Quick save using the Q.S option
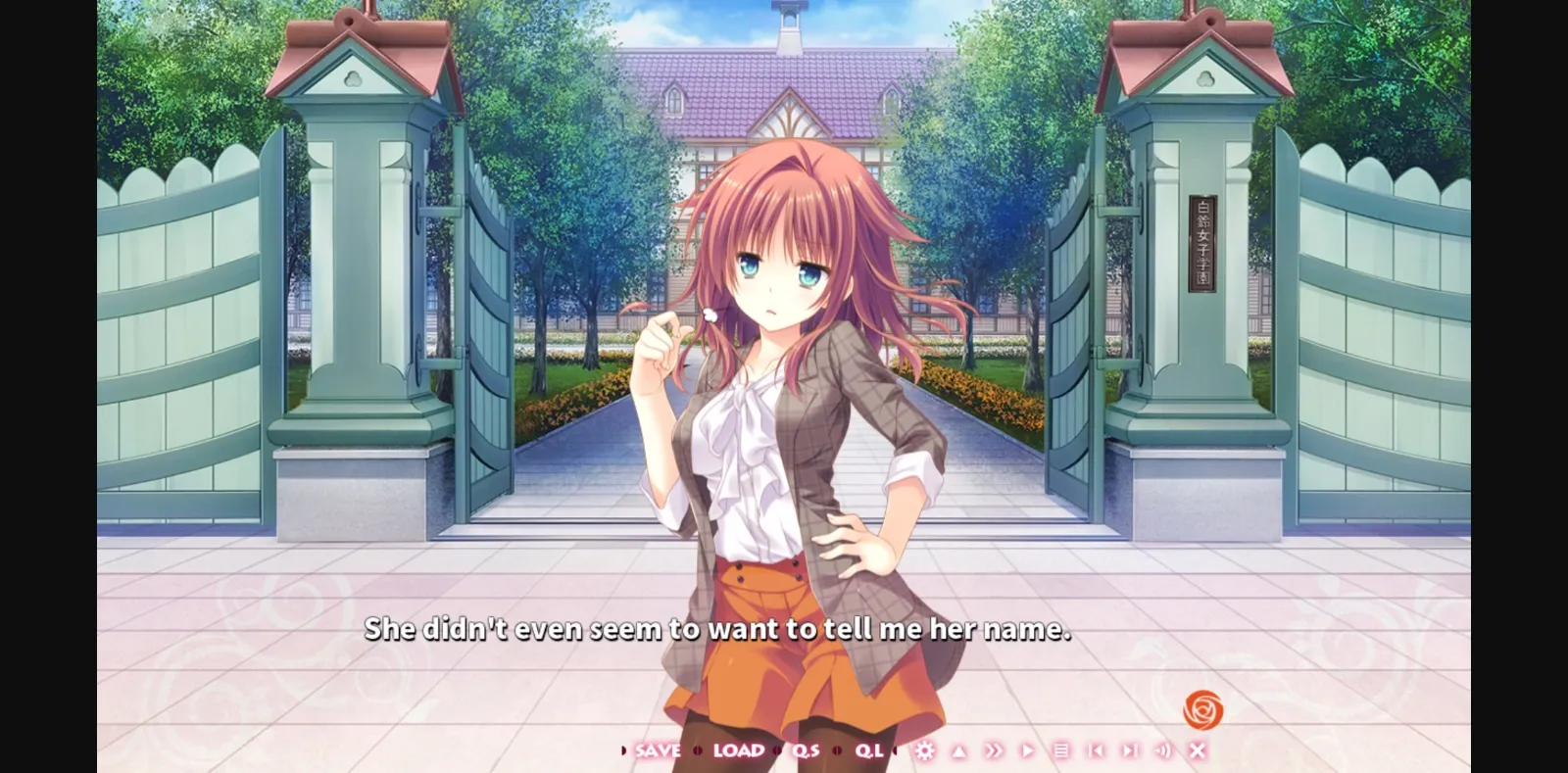The width and height of the screenshot is (1568, 773). tap(807, 750)
